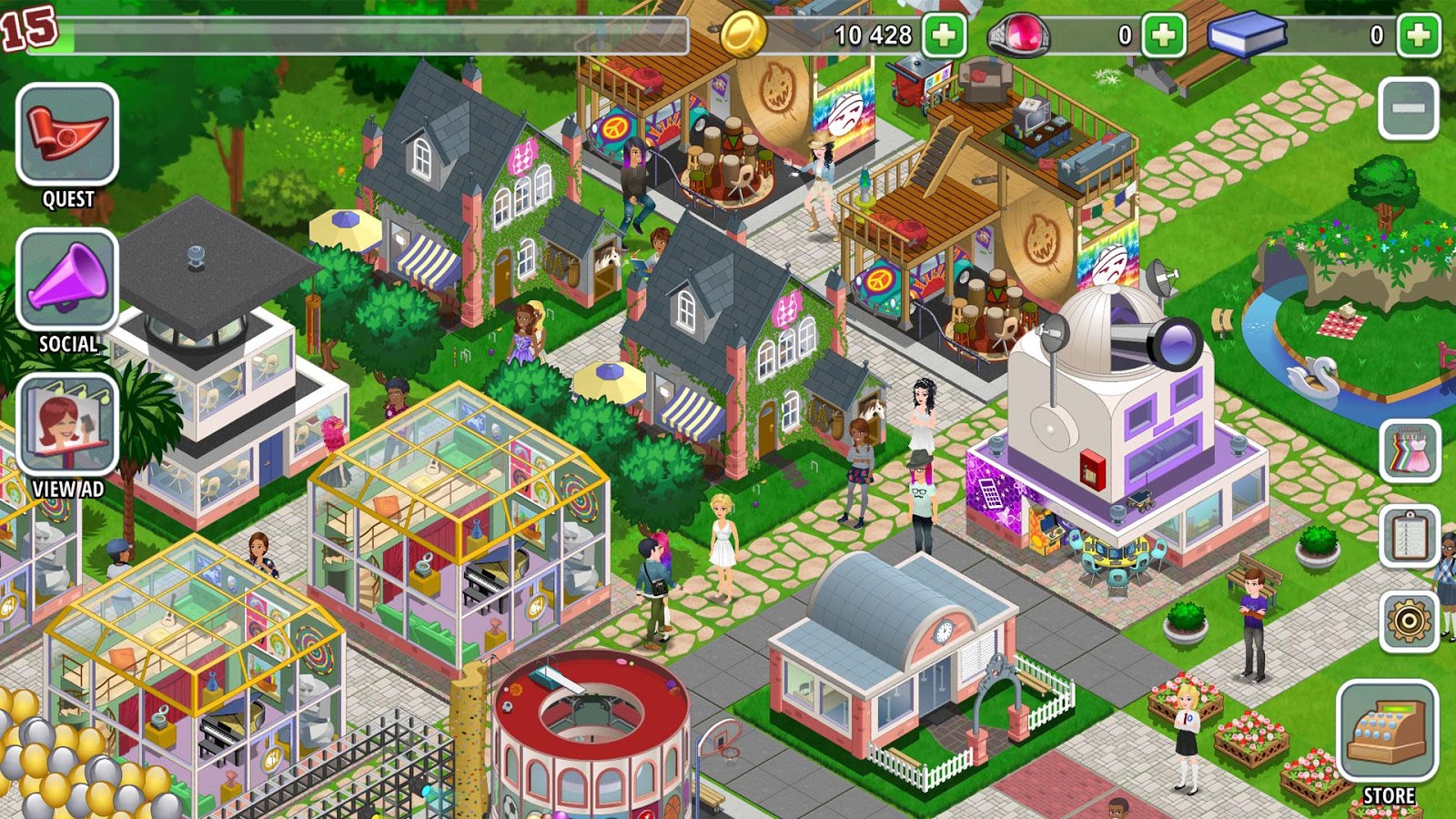Collapse the side menu with minus button
The image size is (1456, 819).
1409,108
